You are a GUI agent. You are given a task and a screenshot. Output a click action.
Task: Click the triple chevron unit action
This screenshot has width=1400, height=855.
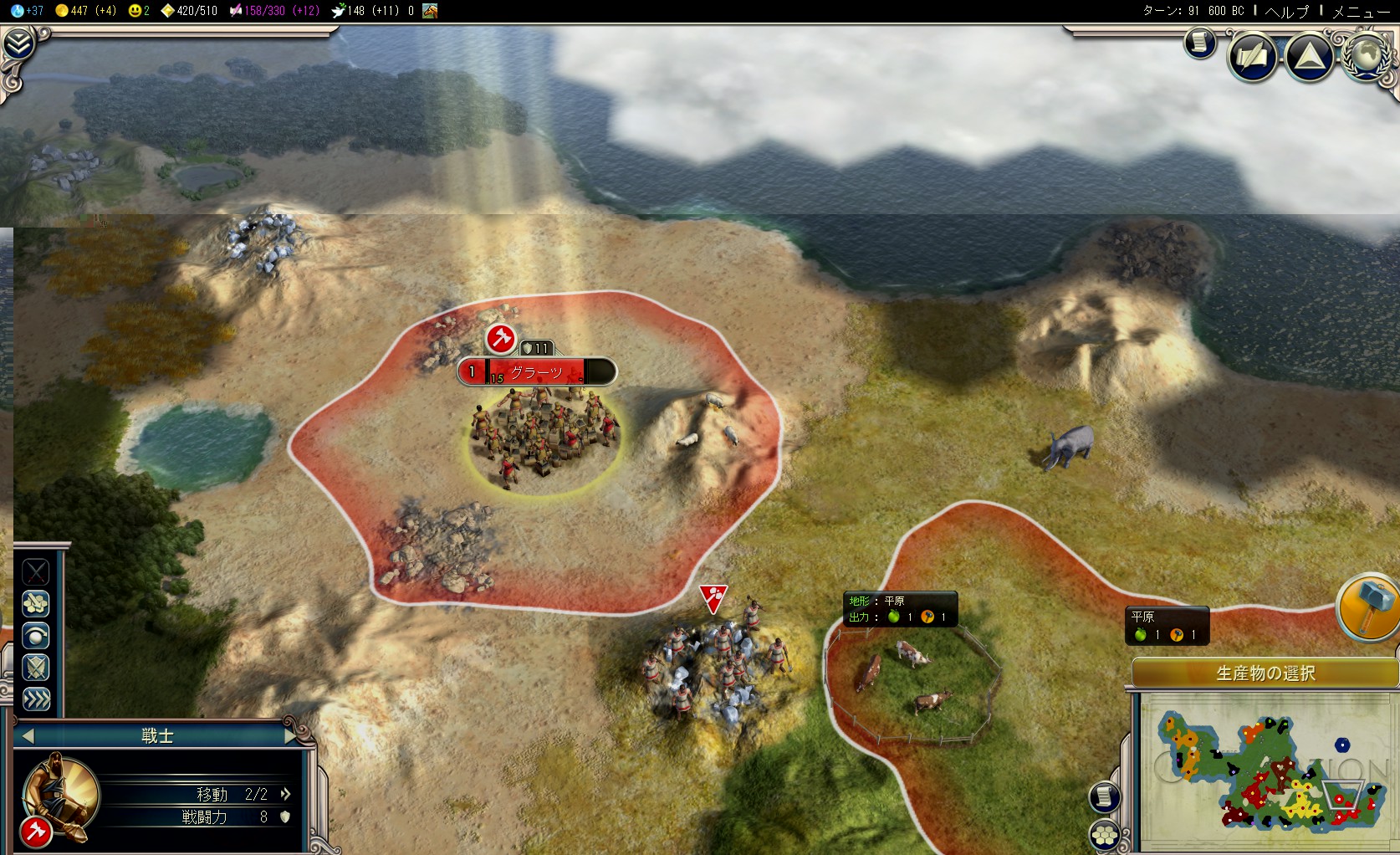pyautogui.click(x=35, y=699)
